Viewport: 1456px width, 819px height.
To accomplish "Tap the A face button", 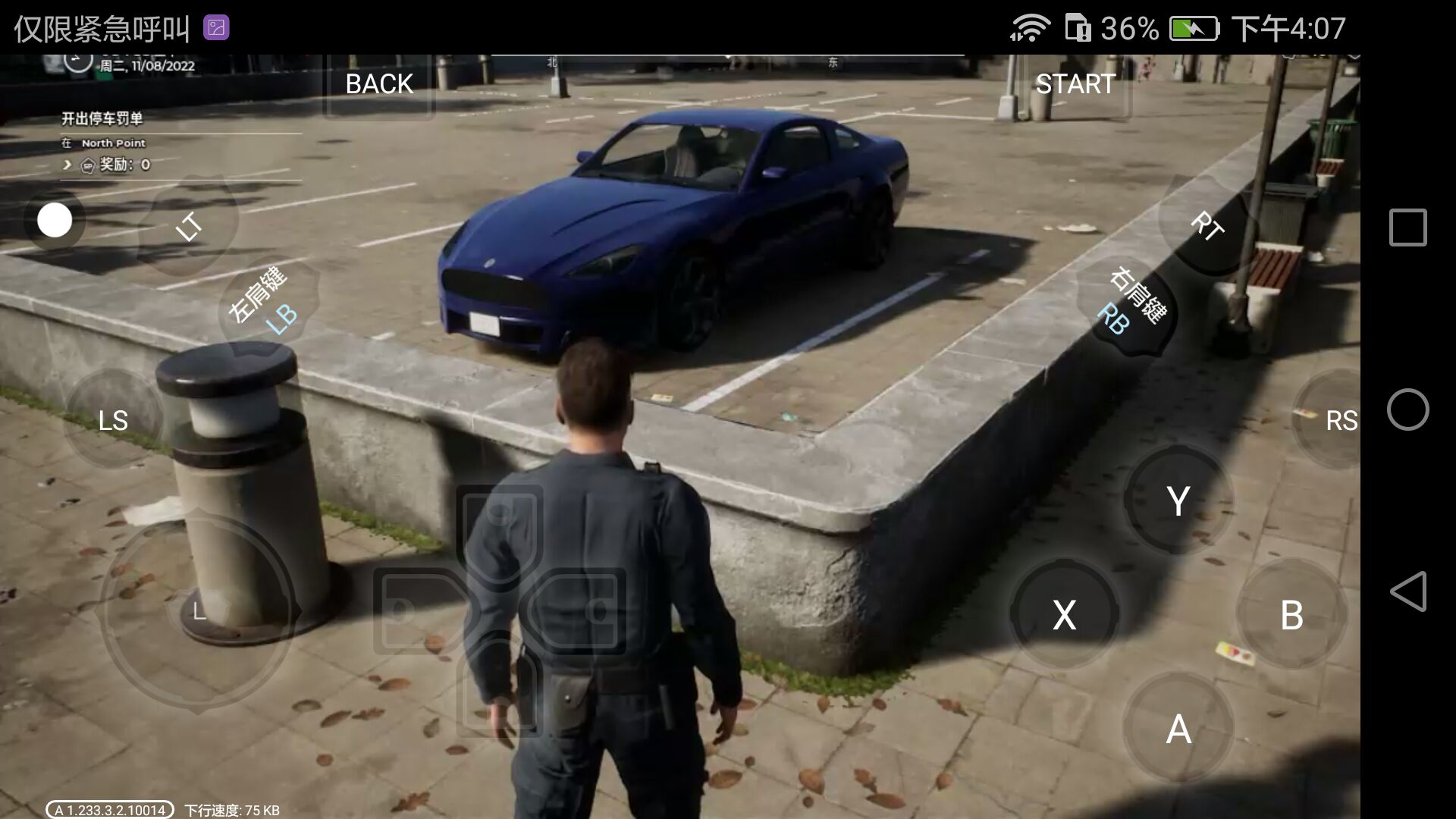I will coord(1178,729).
